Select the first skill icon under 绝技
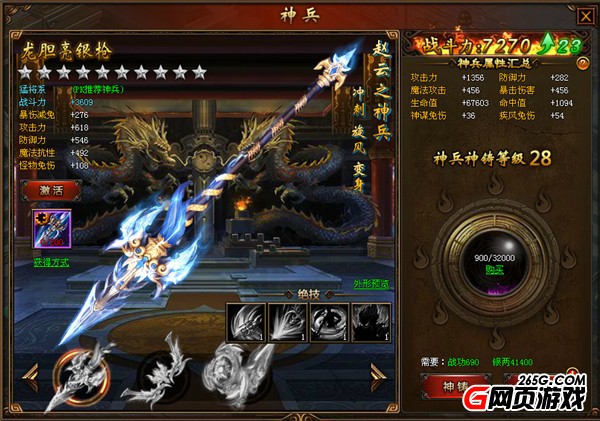600x421 pixels. click(x=245, y=321)
